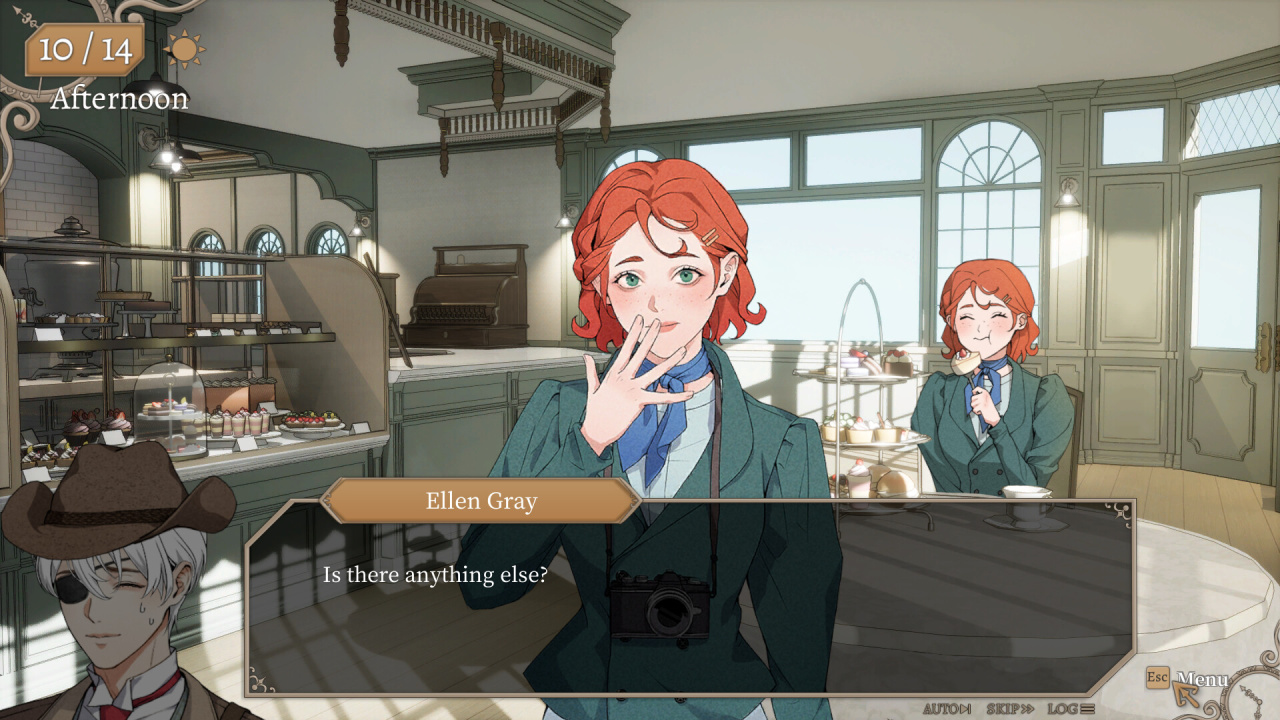The width and height of the screenshot is (1280, 720).
Task: Activate the SKIP dialogue button
Action: [1010, 709]
